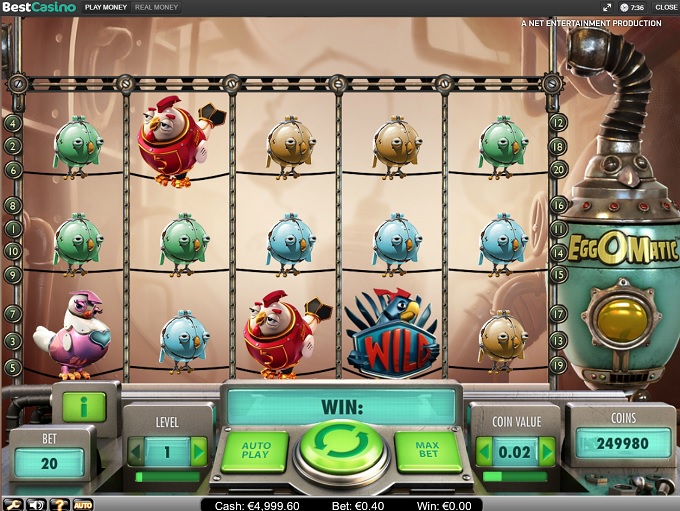The width and height of the screenshot is (680, 511).
Task: Select bet line 7 marker
Action: 13,314
